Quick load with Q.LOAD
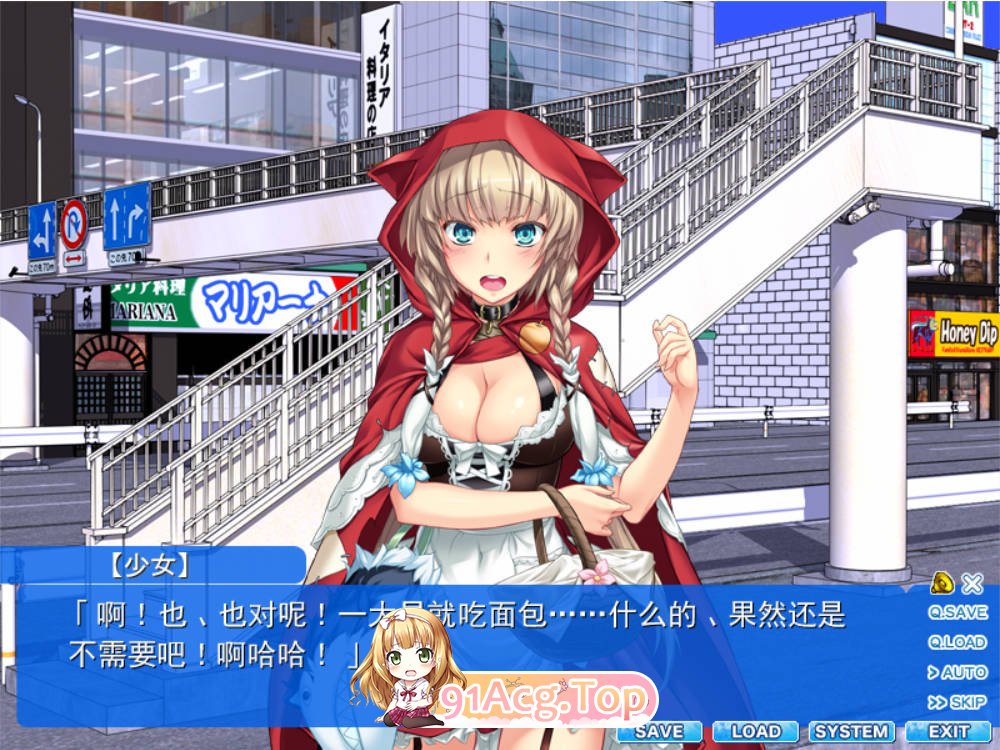Screen dimensions: 1000x750 click(x=957, y=642)
